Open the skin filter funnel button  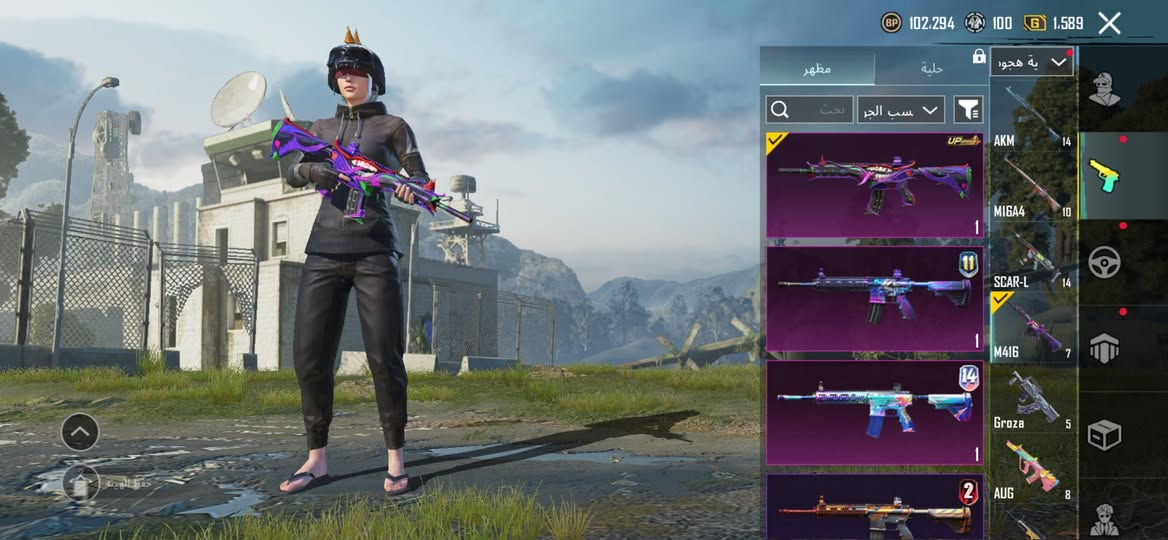click(968, 110)
